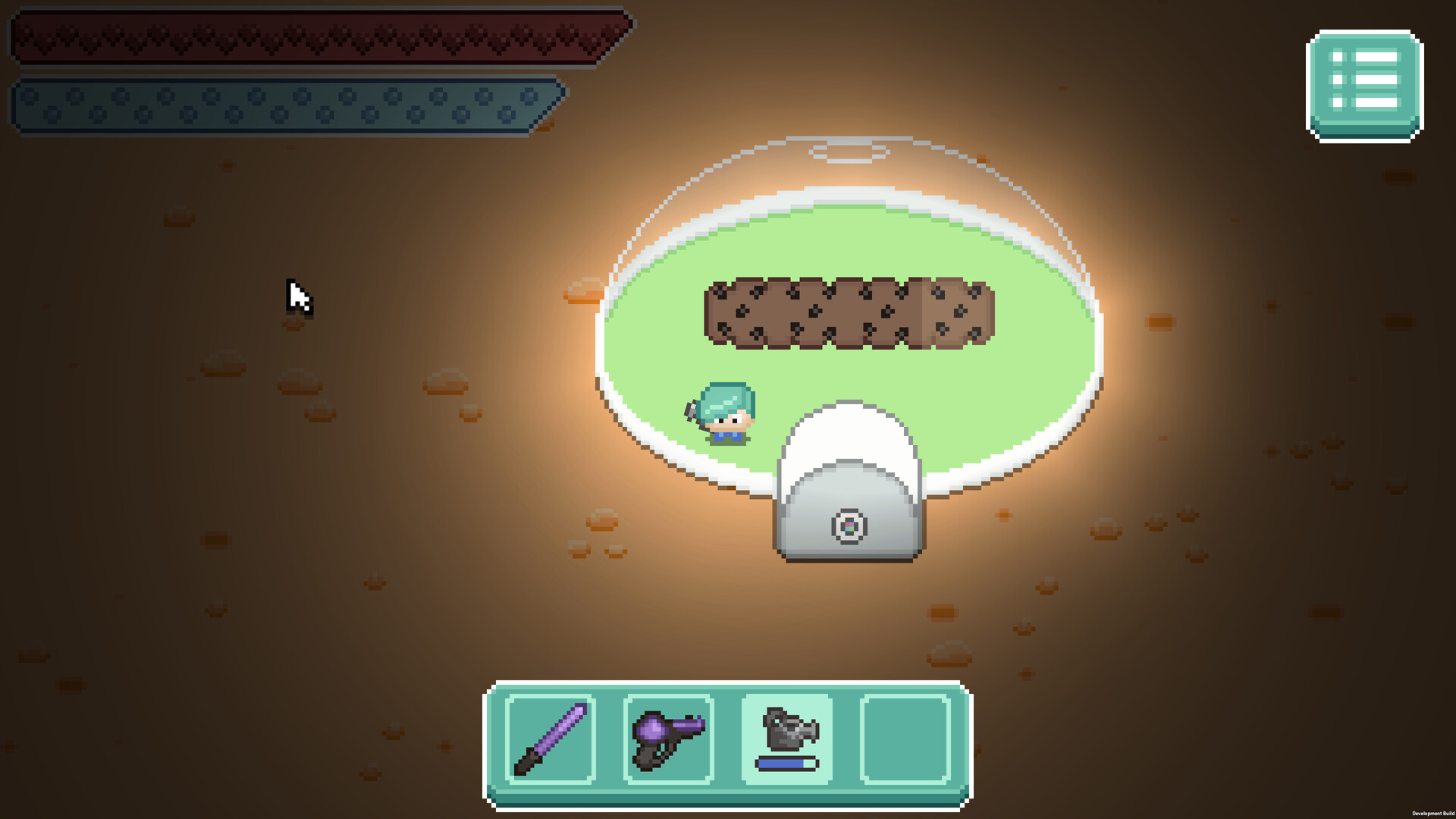The height and width of the screenshot is (819, 1456).
Task: Open the quest log in the top-right corner
Action: [1362, 83]
